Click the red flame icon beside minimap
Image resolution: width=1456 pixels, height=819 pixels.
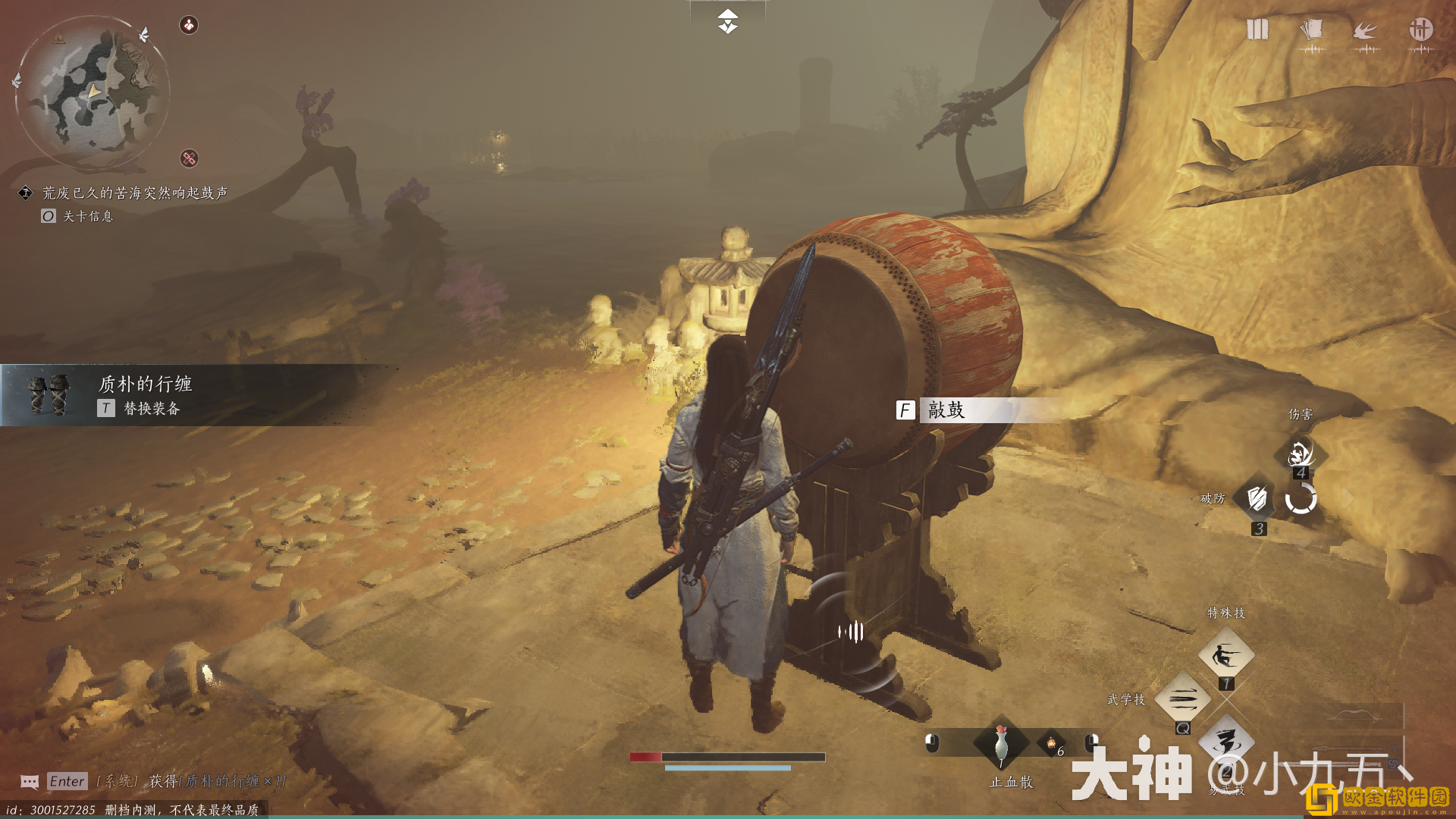point(189,25)
